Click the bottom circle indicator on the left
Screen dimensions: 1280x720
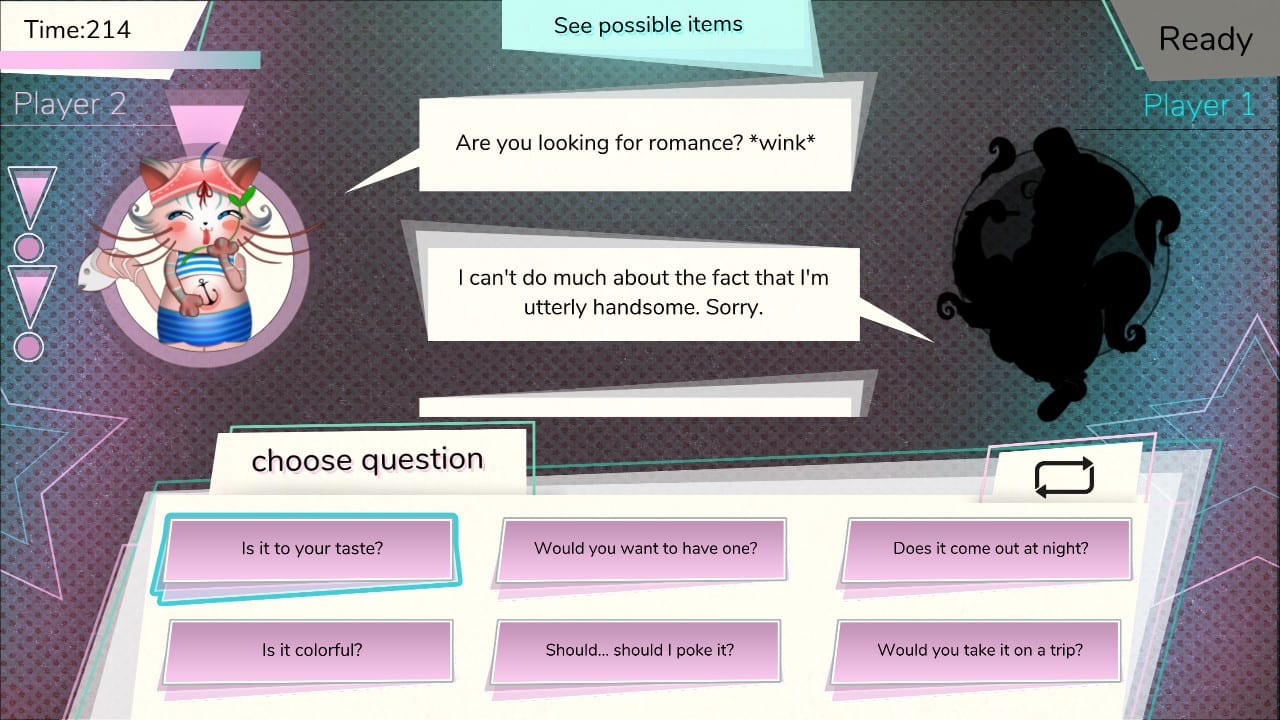[28, 347]
